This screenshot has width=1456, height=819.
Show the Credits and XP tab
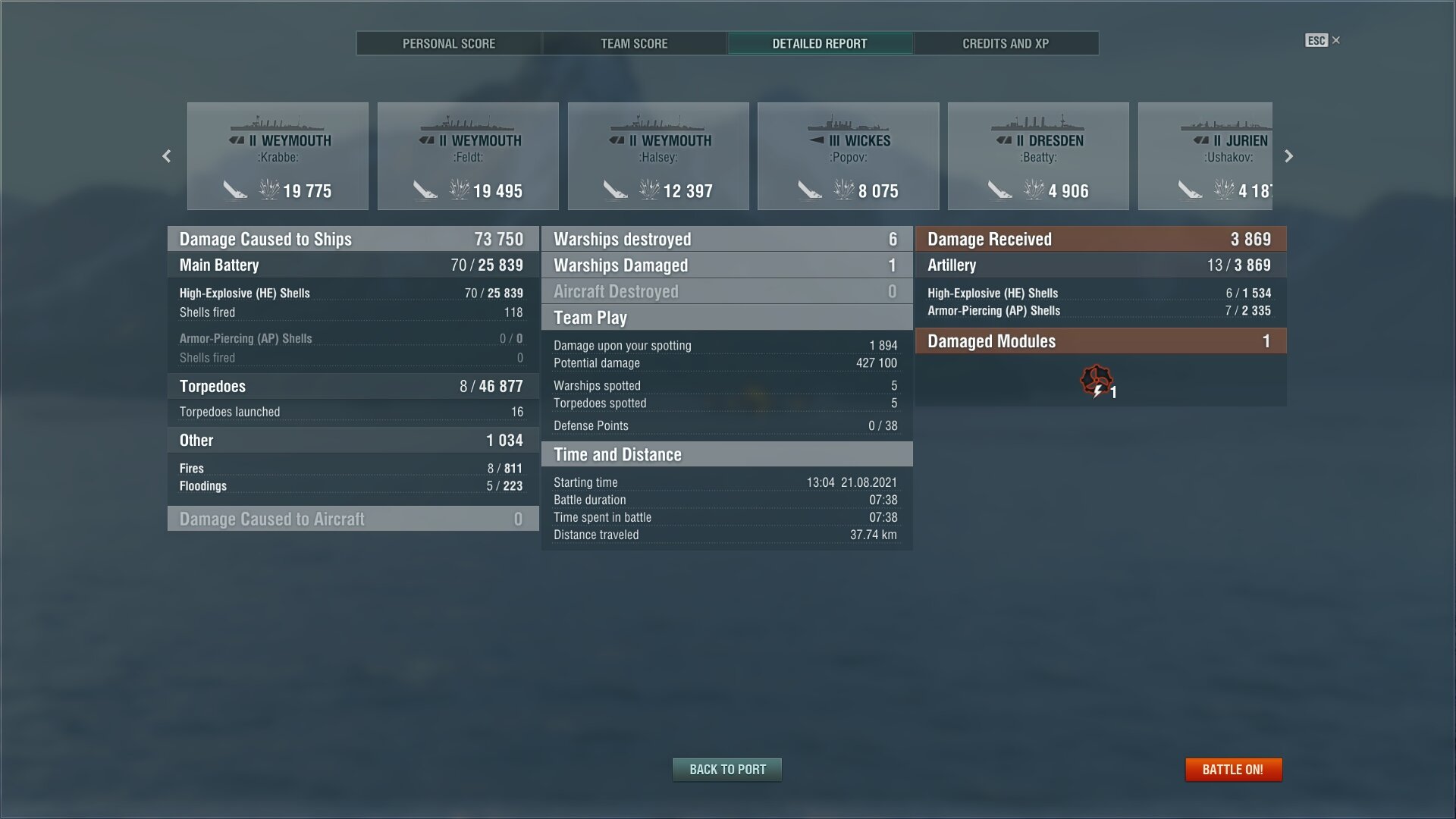1006,43
